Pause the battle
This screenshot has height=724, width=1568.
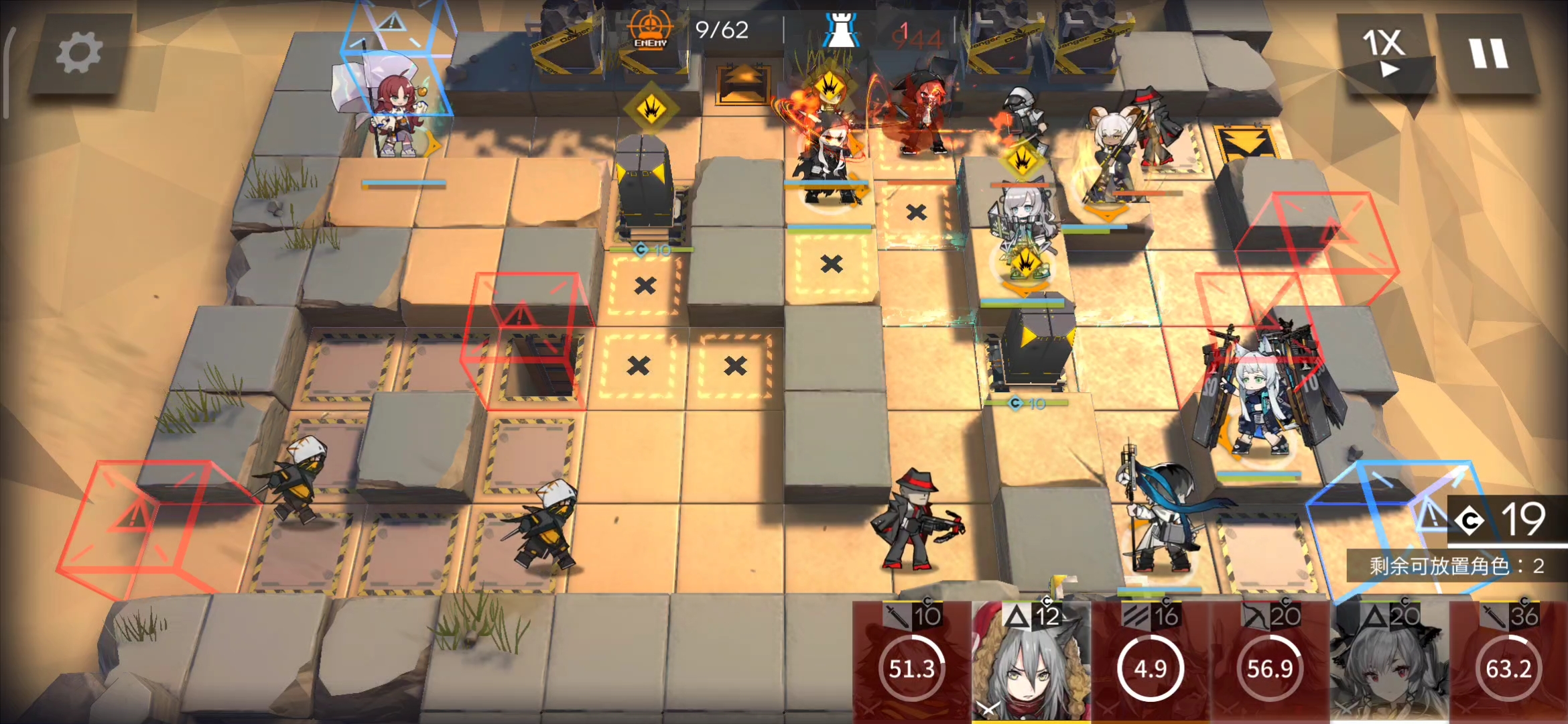point(1488,54)
